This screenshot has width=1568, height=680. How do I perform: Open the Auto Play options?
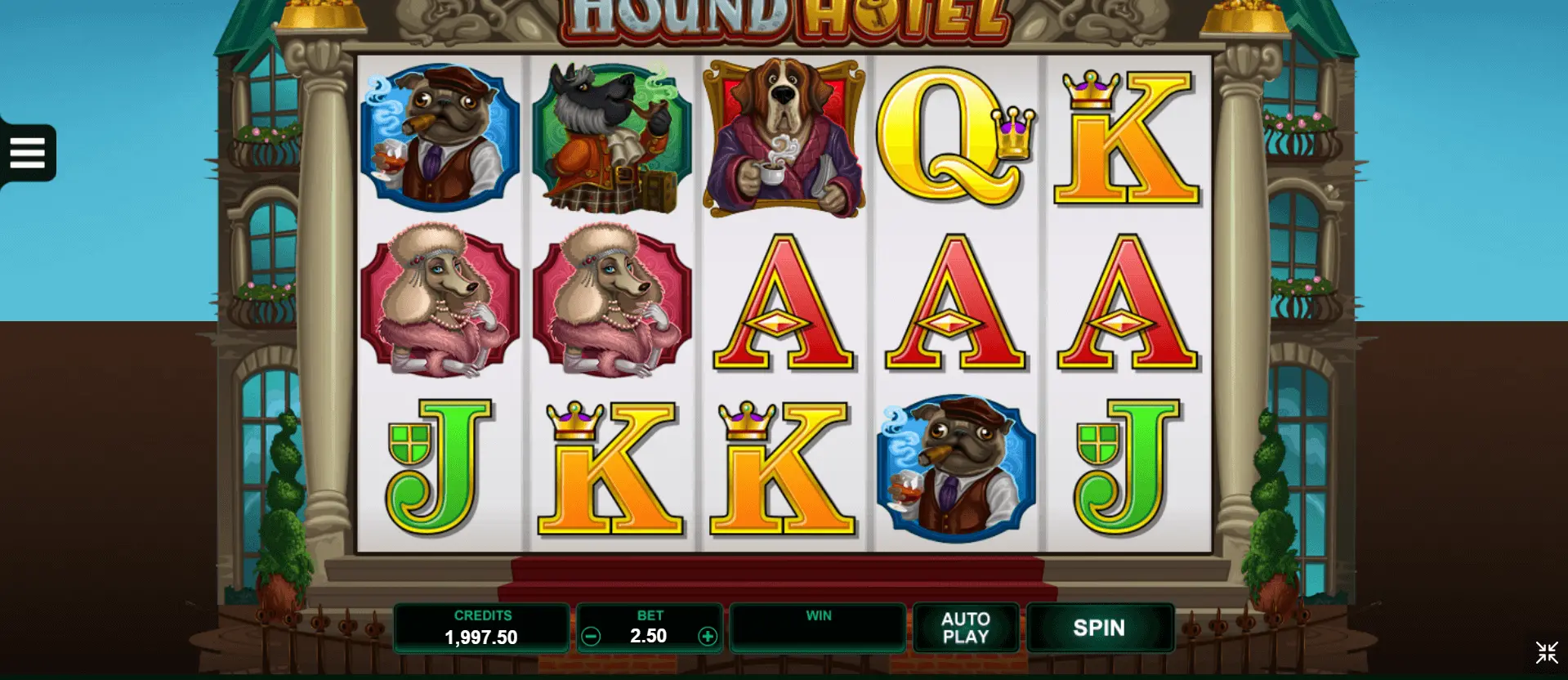(966, 628)
